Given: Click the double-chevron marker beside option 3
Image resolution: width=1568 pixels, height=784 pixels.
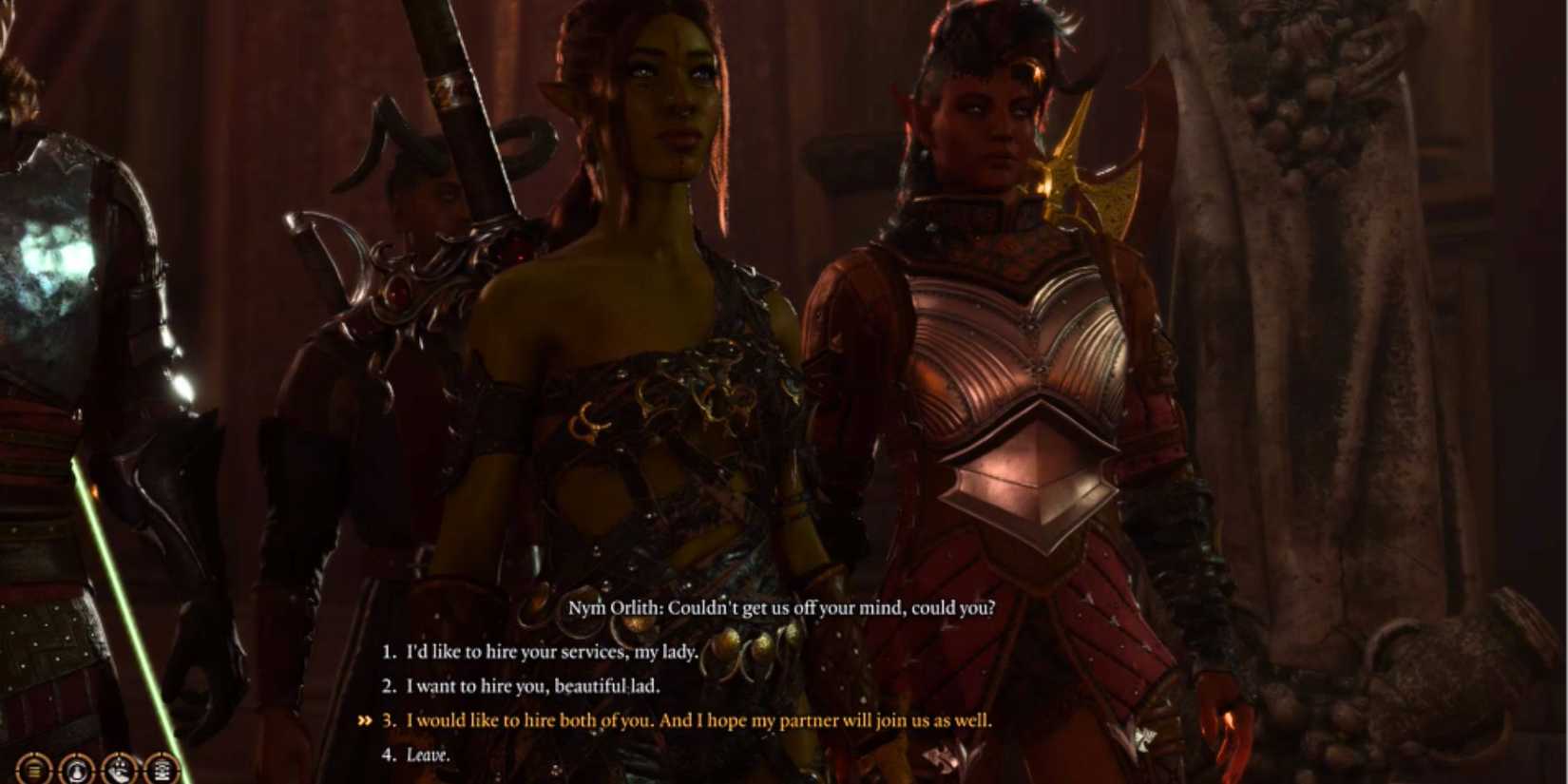Looking at the screenshot, I should click(366, 720).
